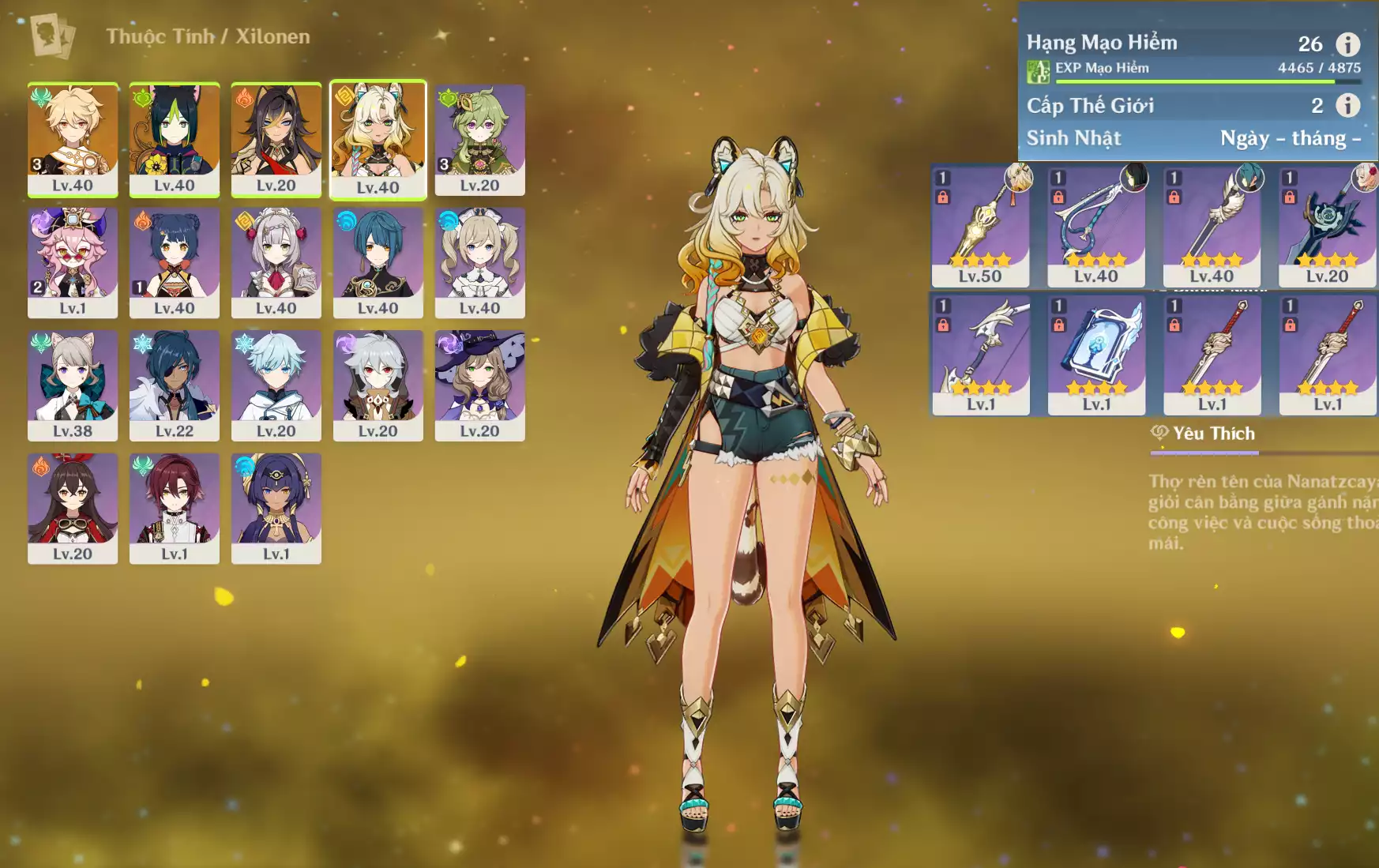Select the Aether character card
This screenshot has height=868, width=1379.
click(73, 139)
